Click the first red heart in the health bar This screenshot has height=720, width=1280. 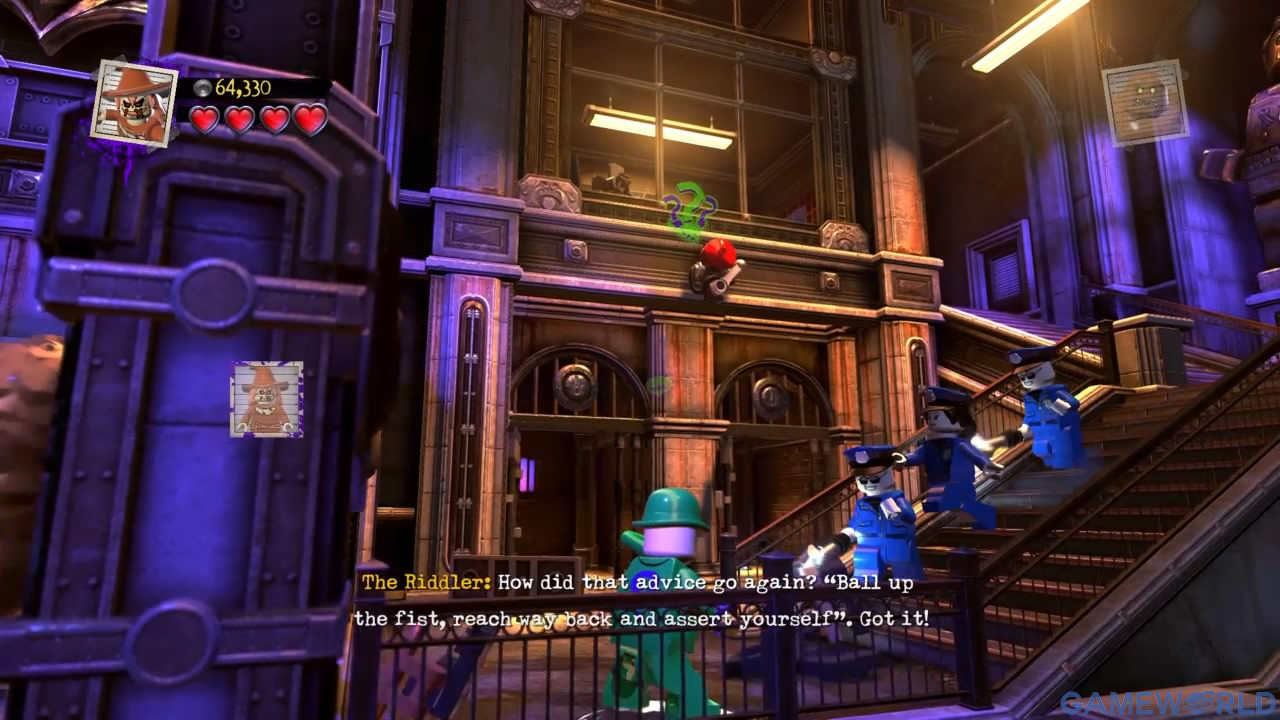(207, 121)
